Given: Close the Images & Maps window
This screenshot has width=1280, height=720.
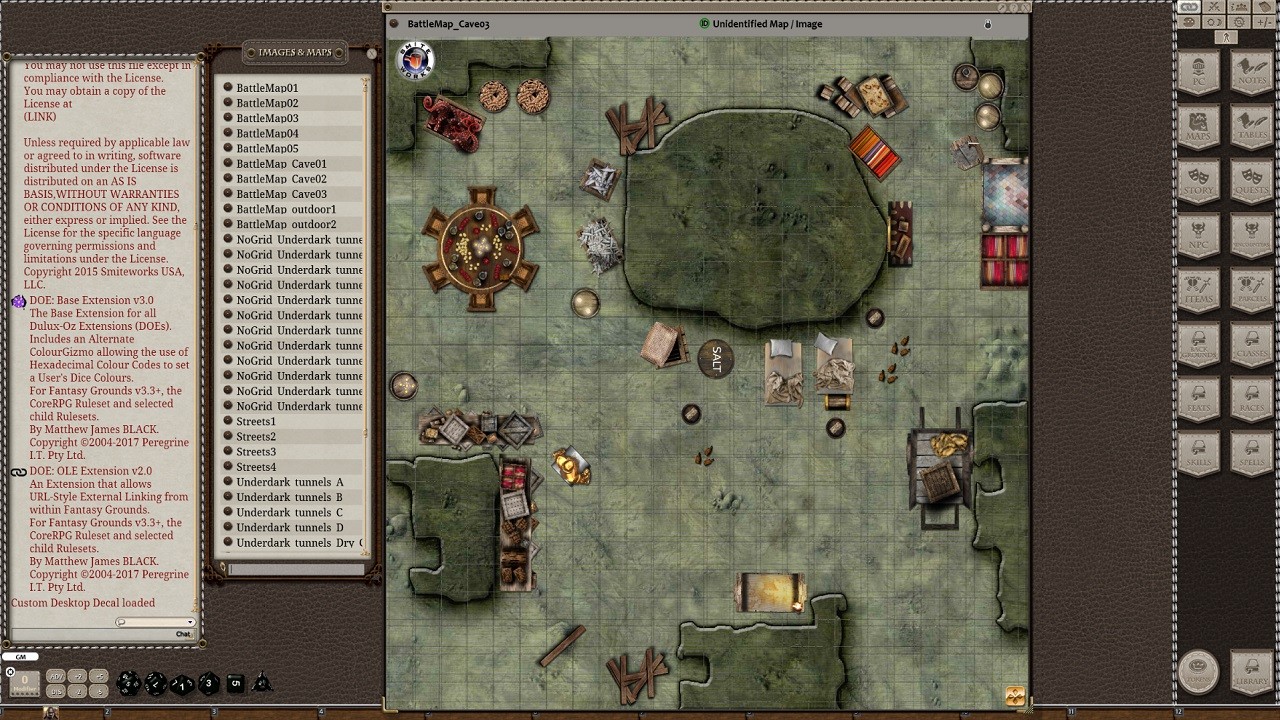Looking at the screenshot, I should point(371,54).
